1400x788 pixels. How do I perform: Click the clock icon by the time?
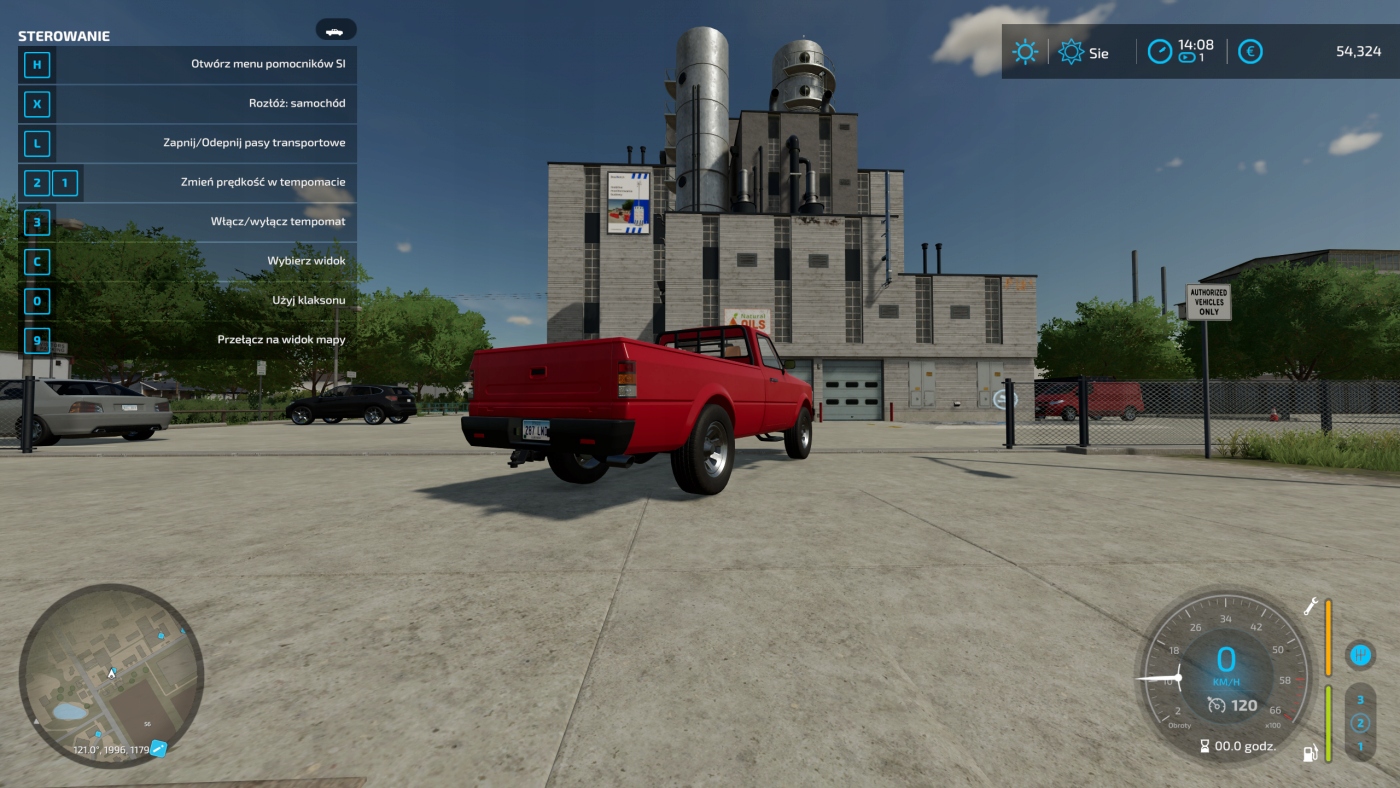pyautogui.click(x=1159, y=51)
